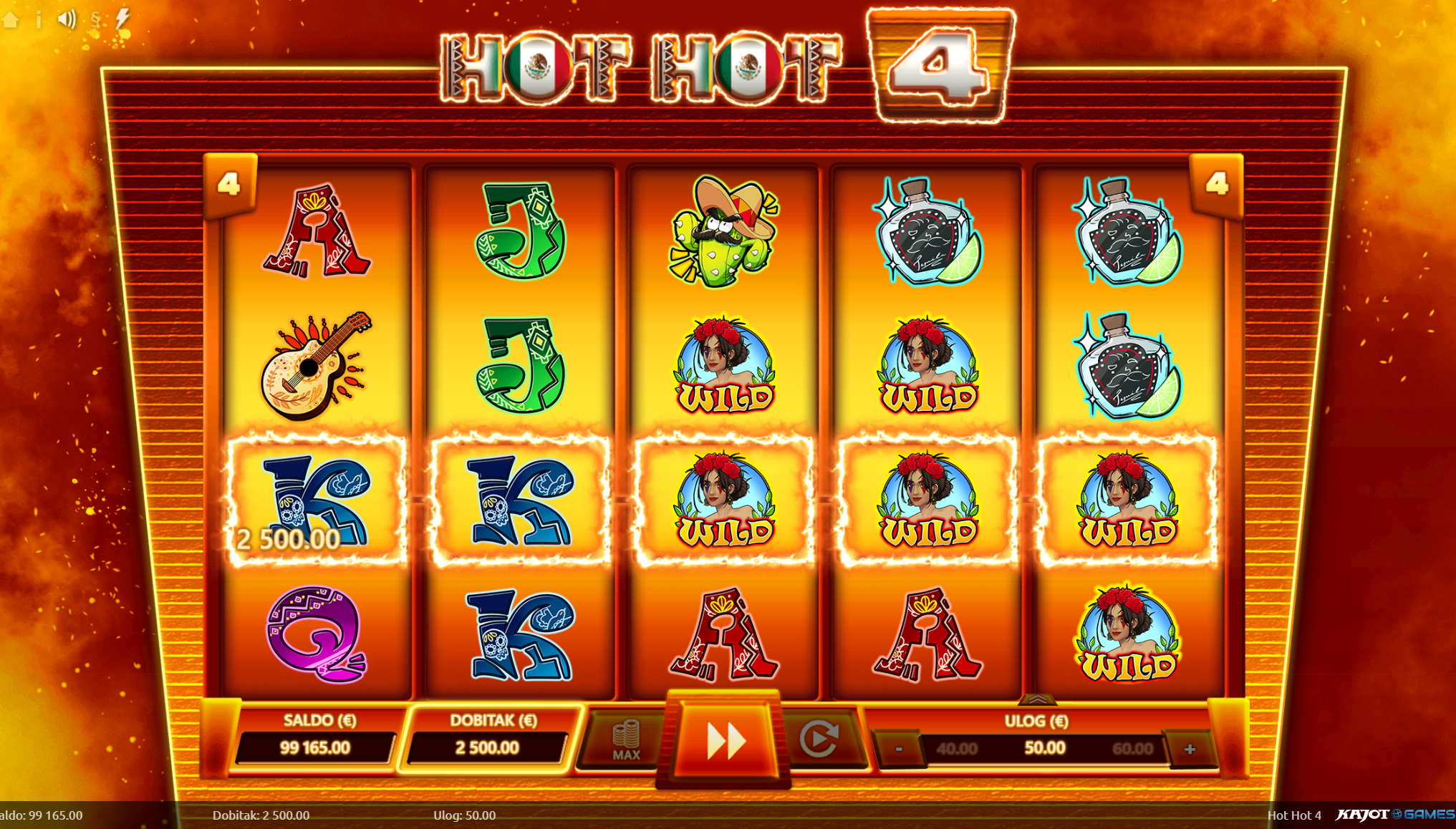Viewport: 1456px width, 829px height.
Task: Start autoplay with the circular arrow button
Action: [x=819, y=740]
